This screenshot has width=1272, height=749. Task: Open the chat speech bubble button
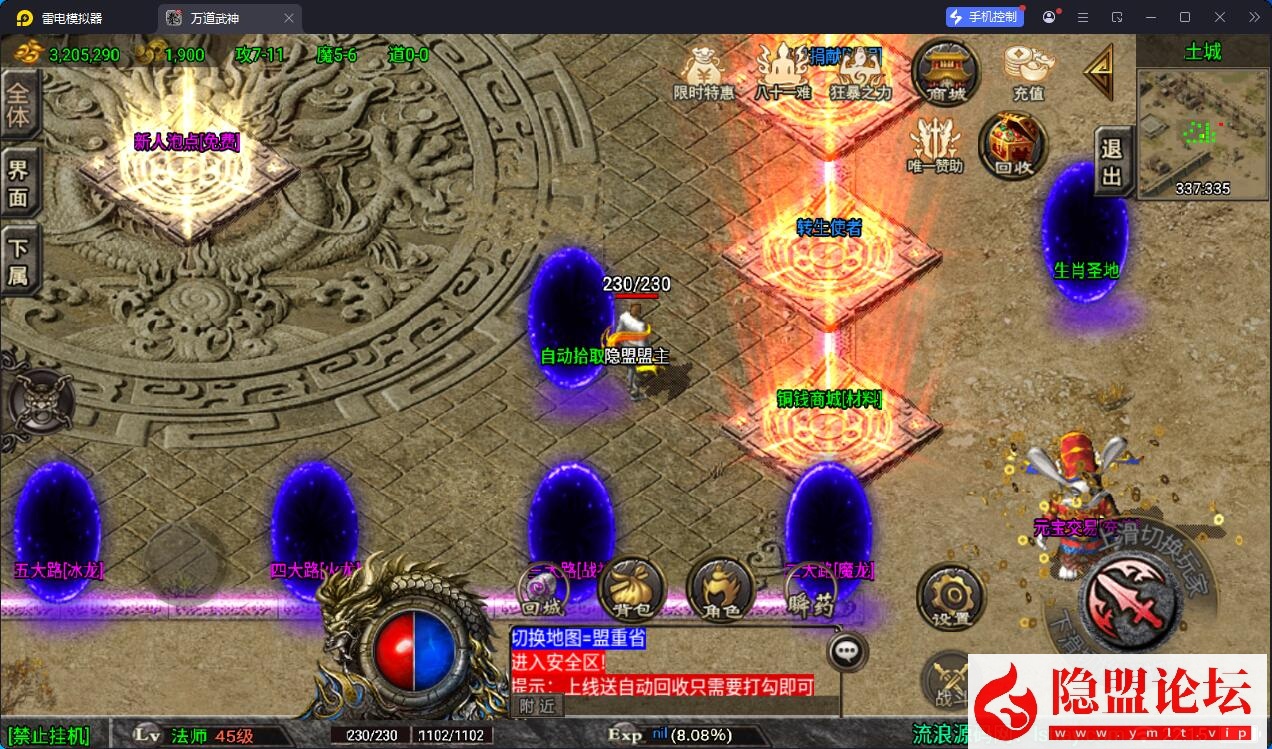847,651
